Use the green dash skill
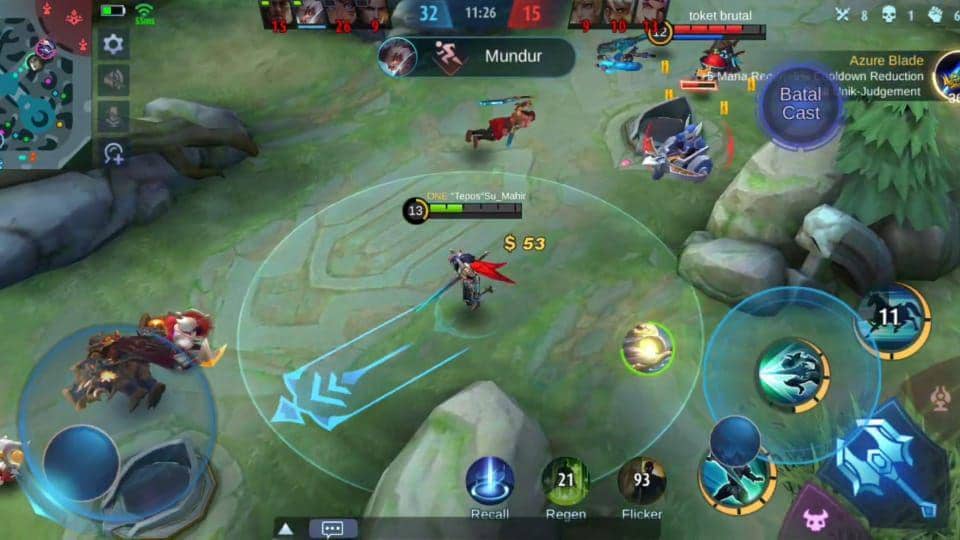The image size is (960, 540). tap(792, 374)
